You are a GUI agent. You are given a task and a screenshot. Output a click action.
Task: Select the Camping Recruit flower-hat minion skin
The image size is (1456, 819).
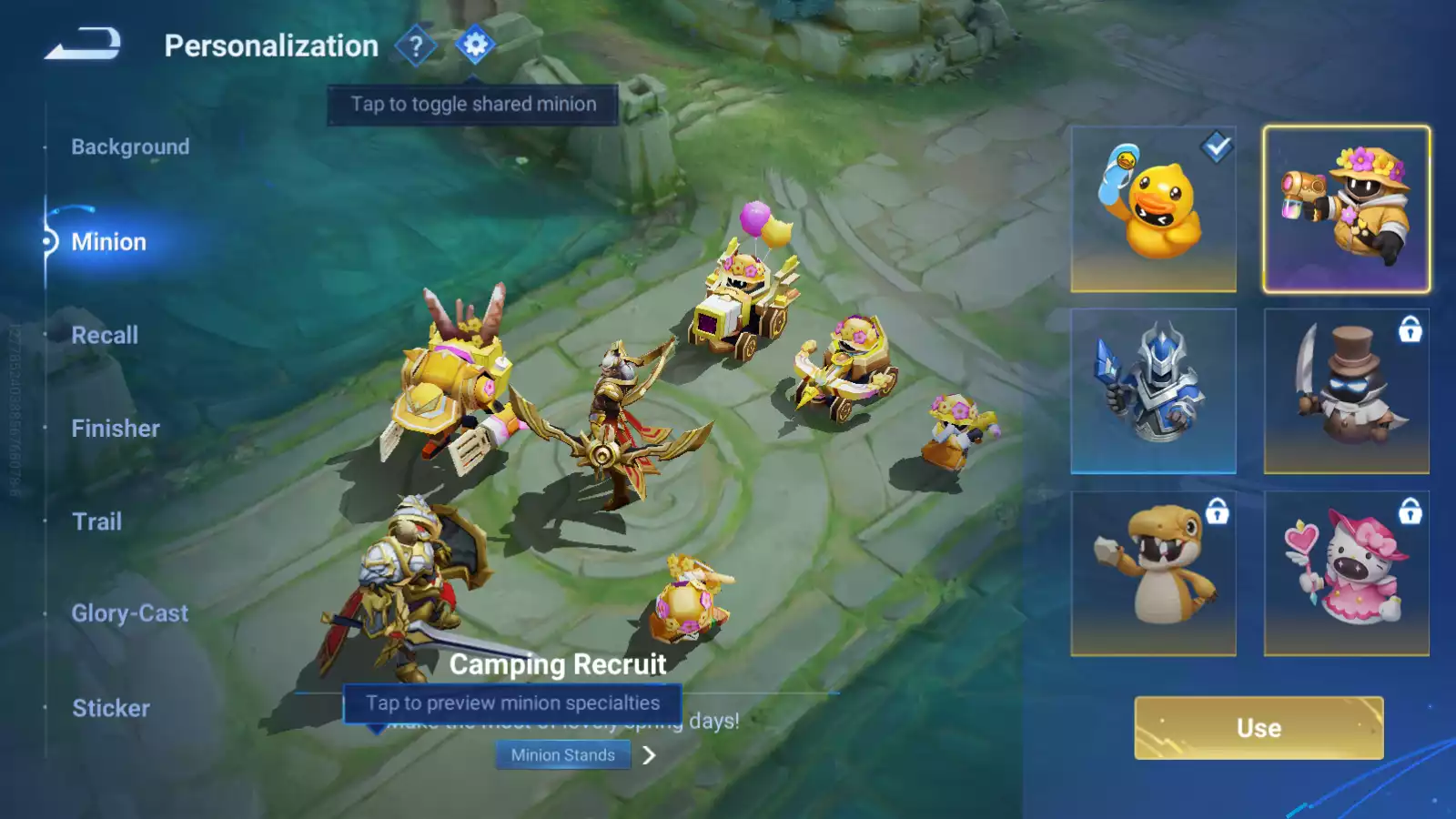coord(1346,209)
